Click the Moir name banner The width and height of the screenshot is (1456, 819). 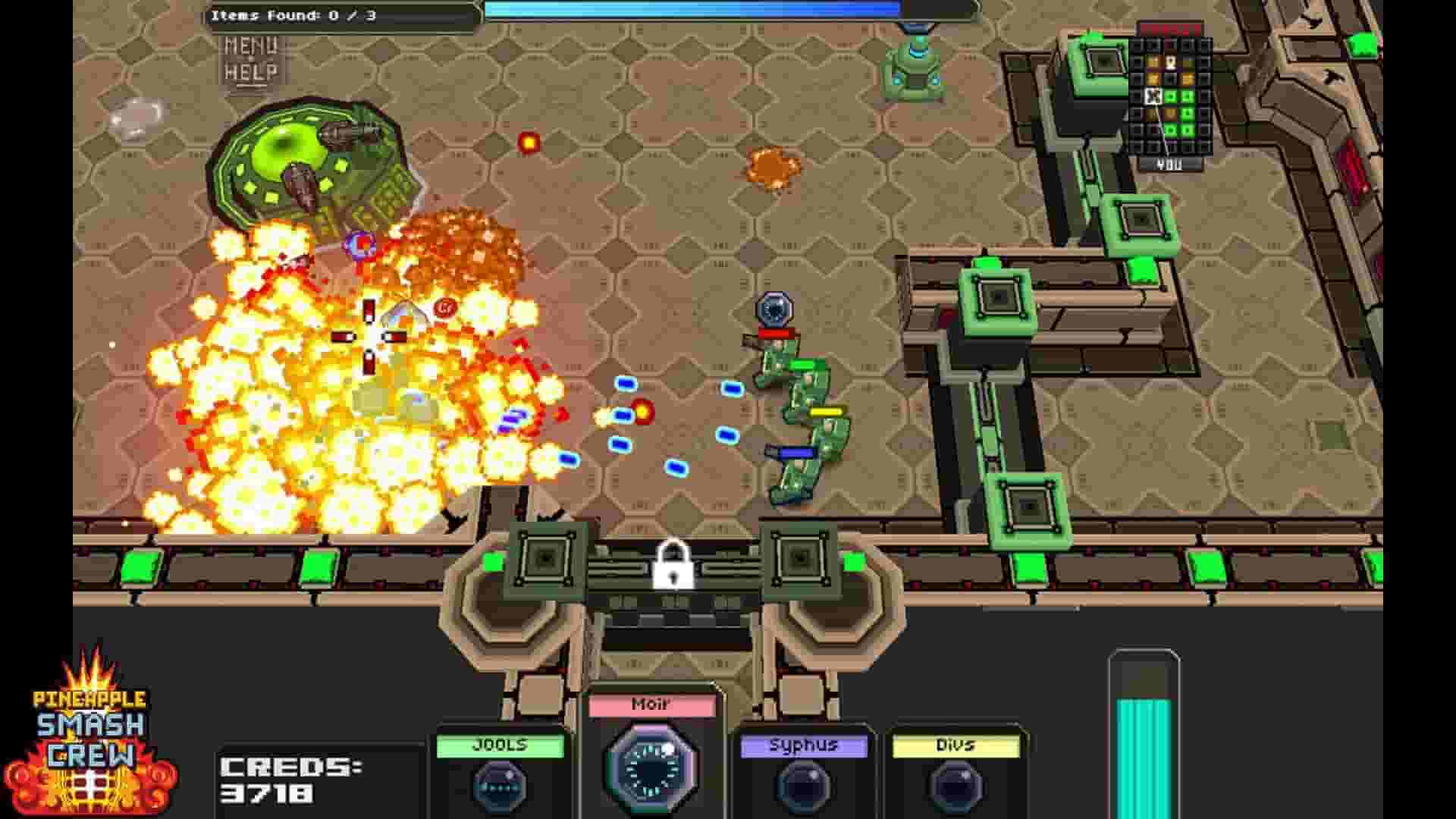click(x=652, y=705)
